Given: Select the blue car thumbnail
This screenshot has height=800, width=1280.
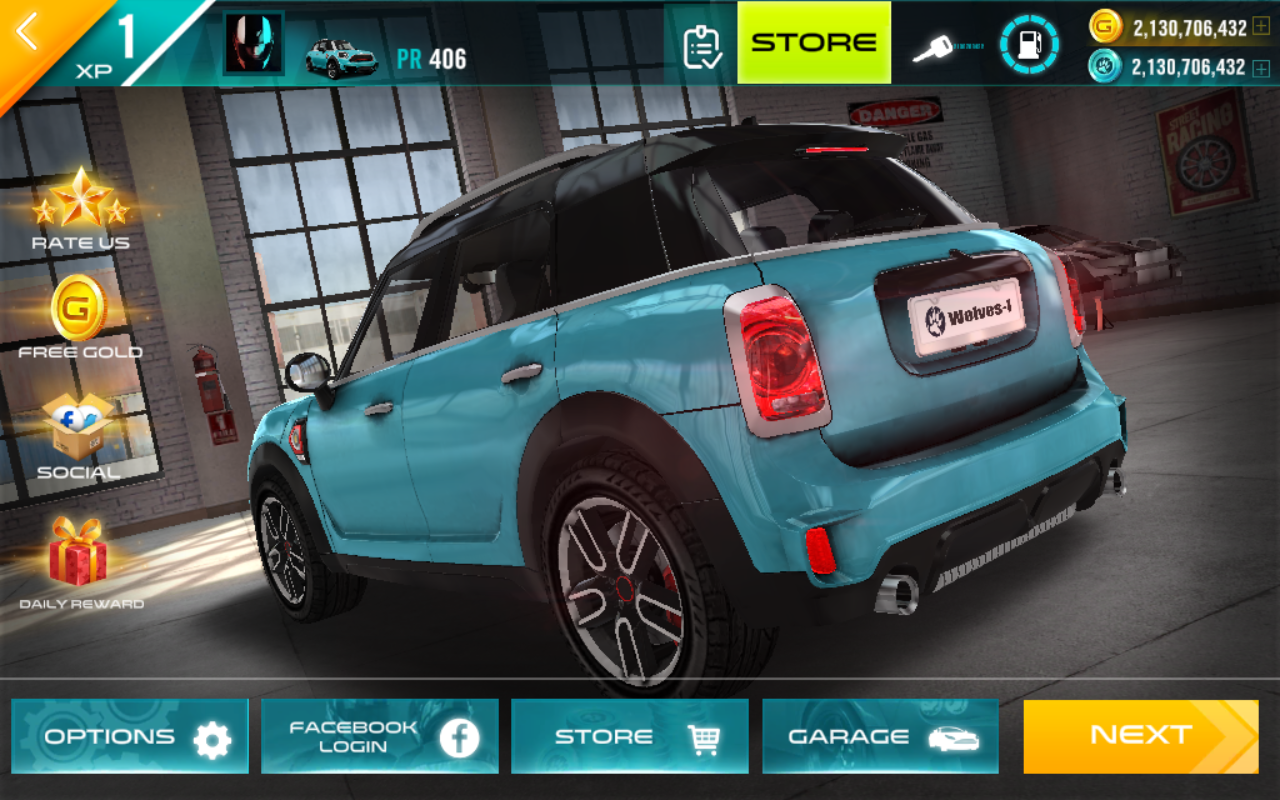Looking at the screenshot, I should (340, 56).
